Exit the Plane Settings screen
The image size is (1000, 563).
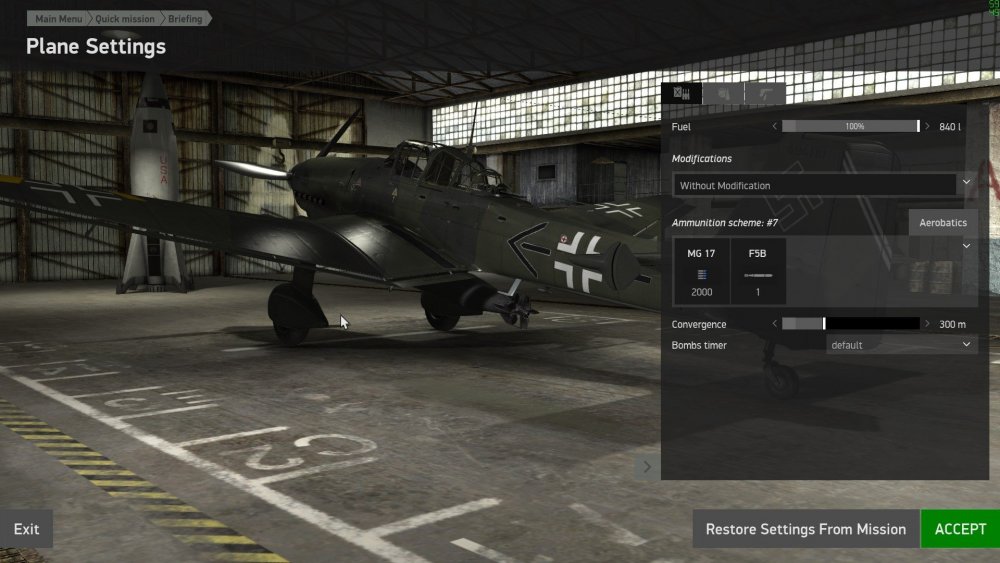tap(27, 529)
